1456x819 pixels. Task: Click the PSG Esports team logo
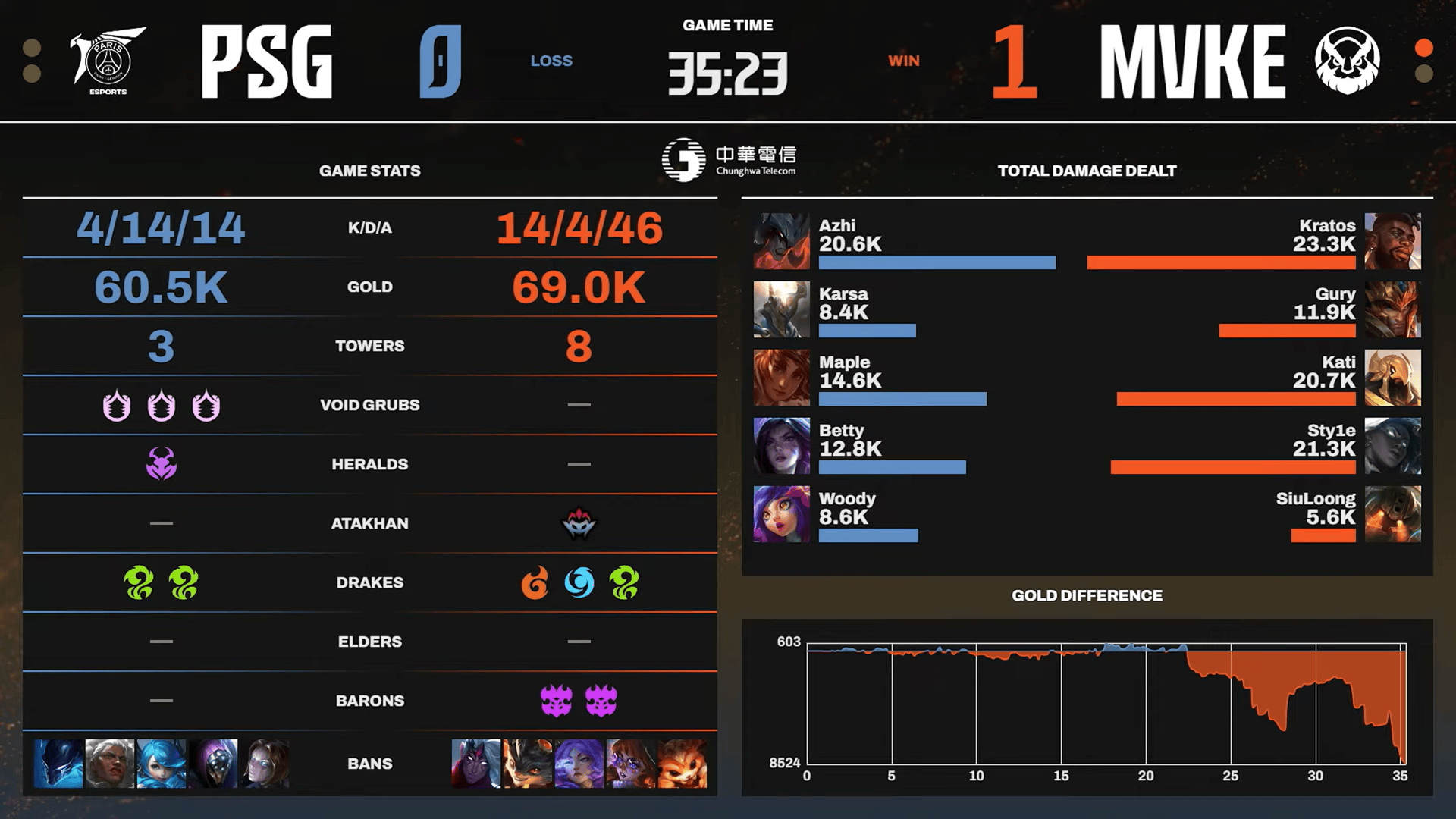click(108, 60)
